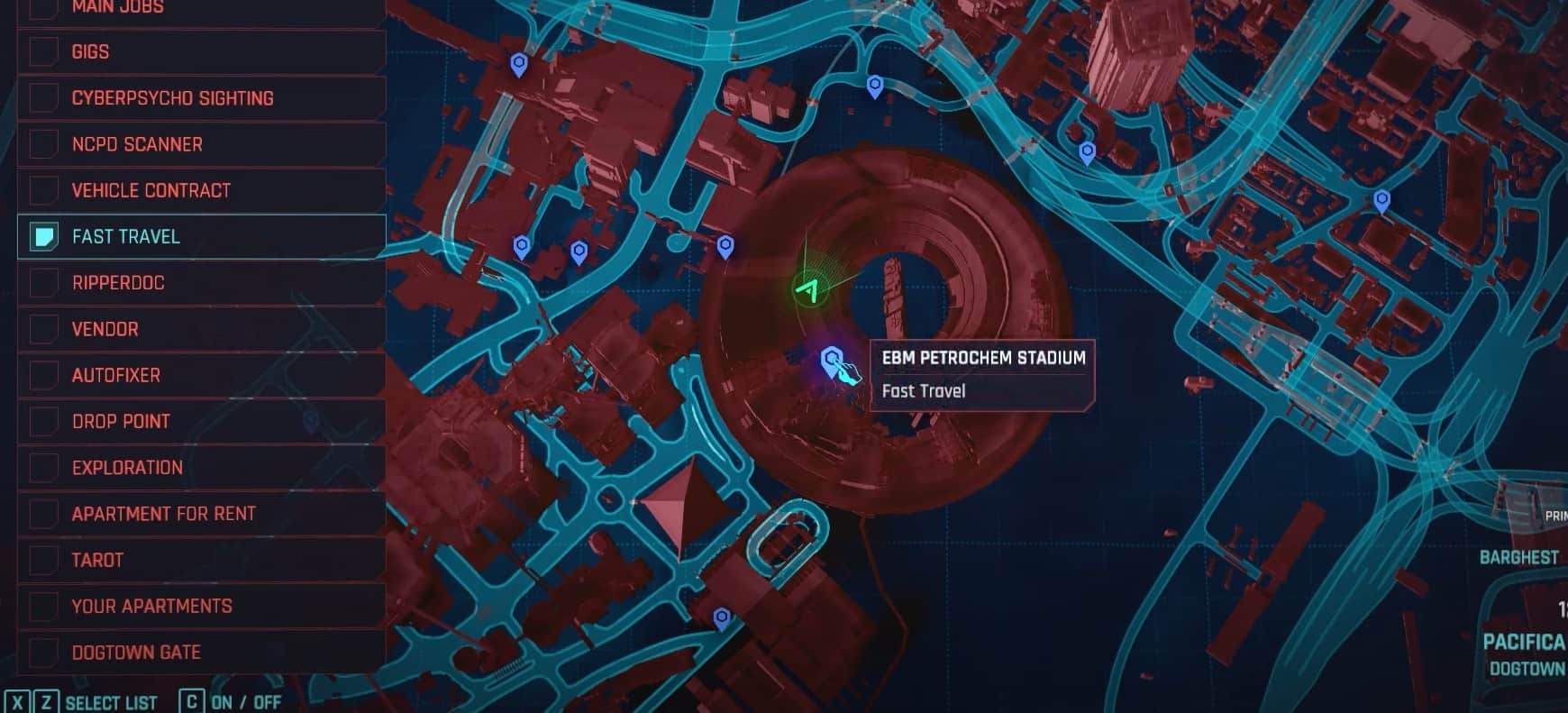
Task: Toggle the Your Apartments filter
Action: [x=43, y=606]
